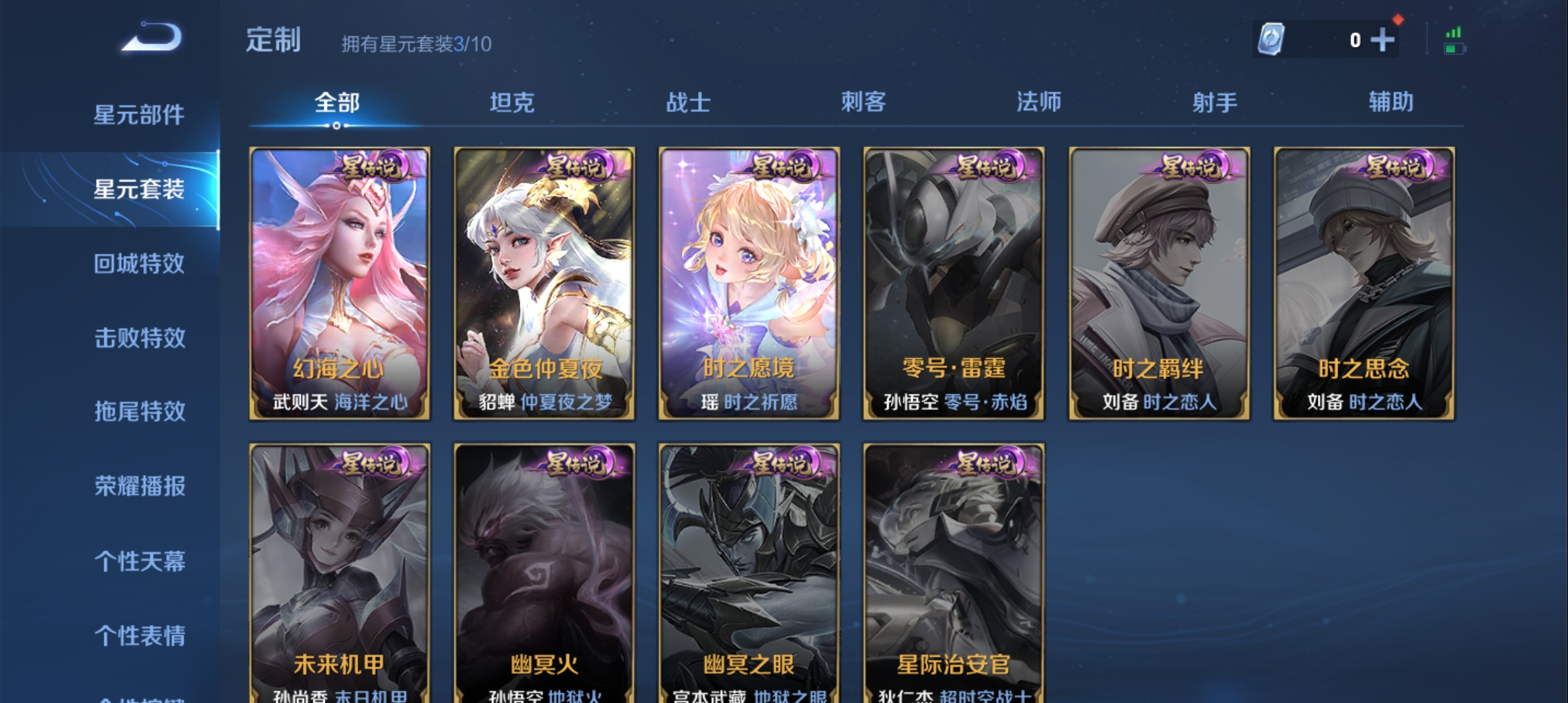Switch to the 坦克 tab
The height and width of the screenshot is (703, 1568).
click(512, 102)
